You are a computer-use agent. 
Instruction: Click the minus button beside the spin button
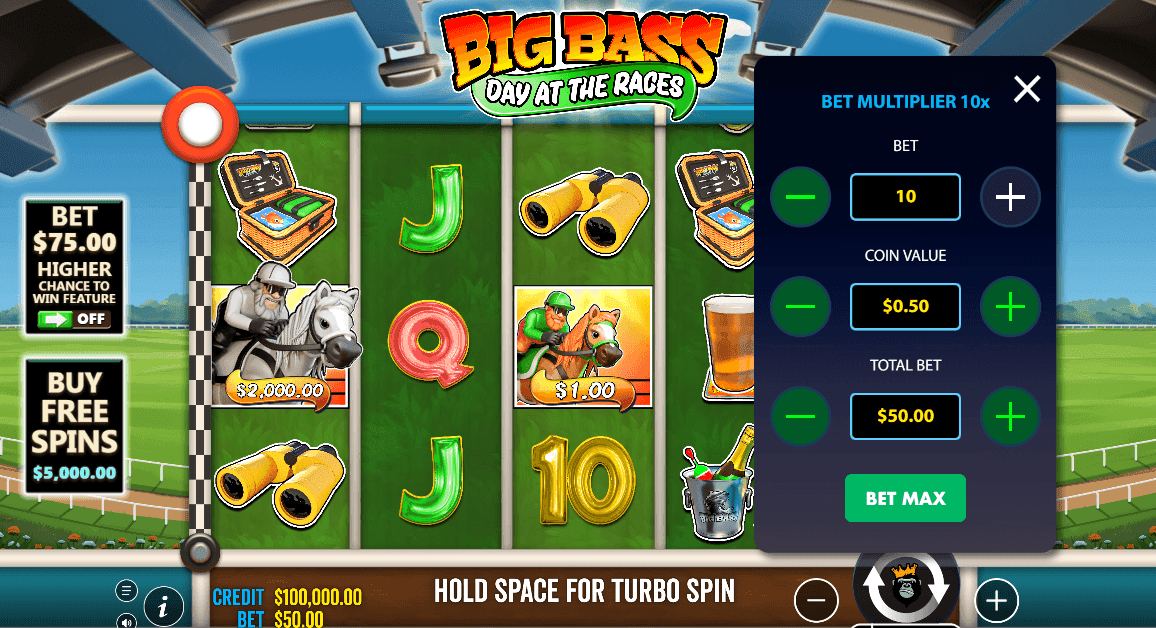tap(816, 600)
